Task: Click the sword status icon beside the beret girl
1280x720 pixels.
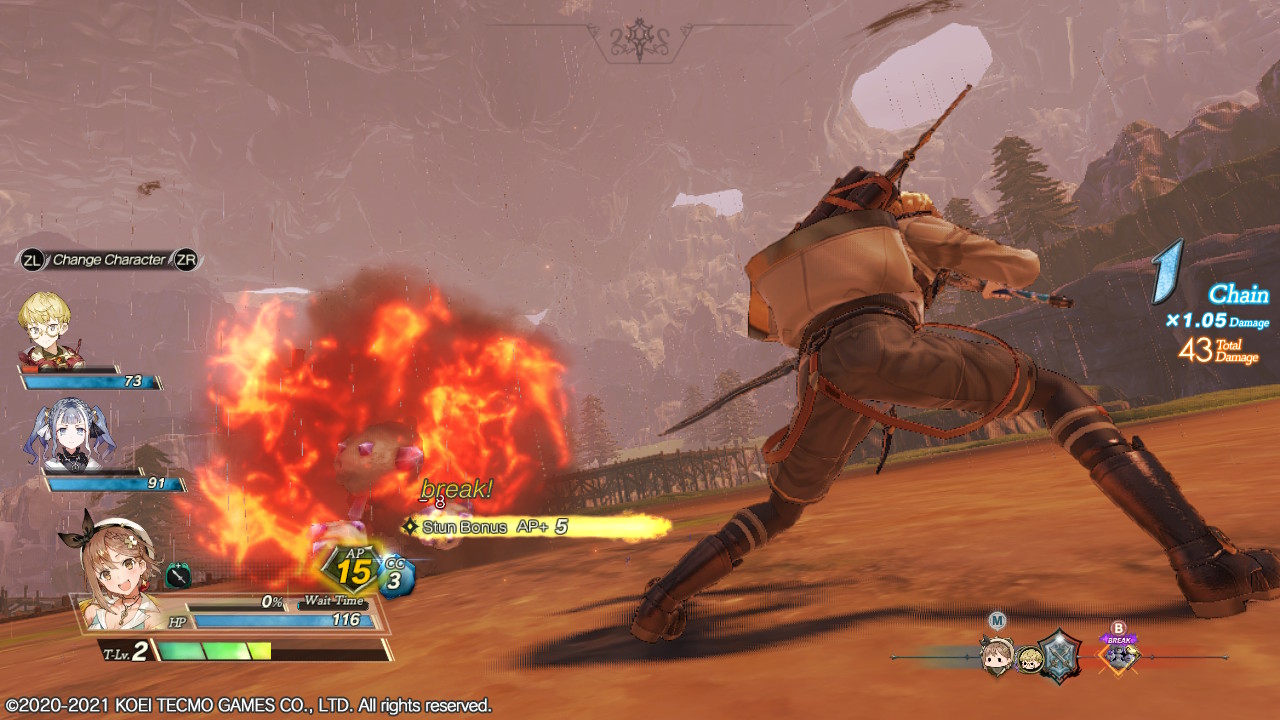Action: click(178, 576)
